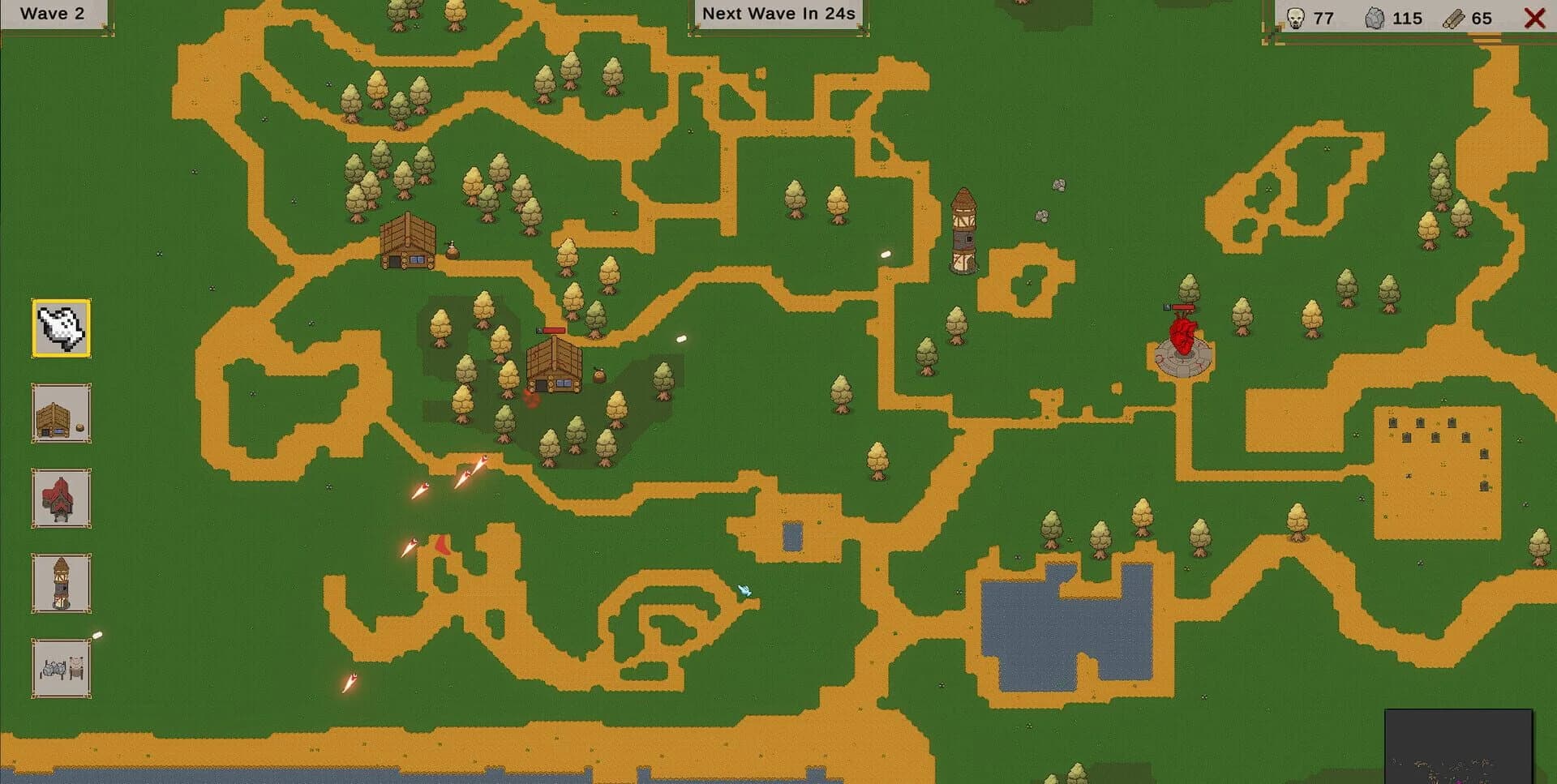This screenshot has width=1557, height=784.
Task: Open the Wave 2 info panel
Action: point(53,13)
